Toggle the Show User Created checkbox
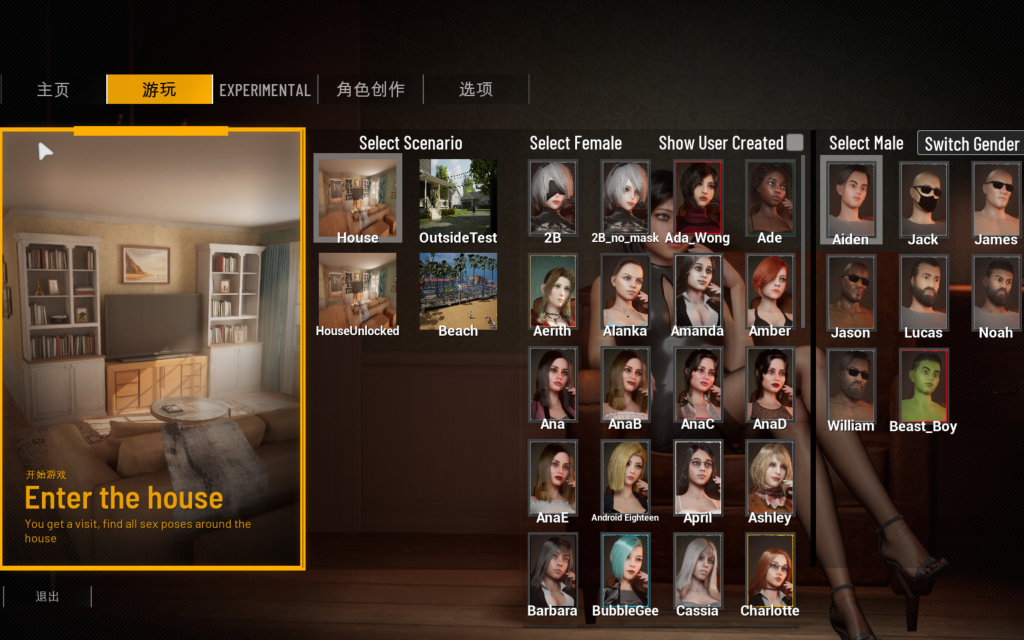This screenshot has width=1024, height=640. pos(795,143)
